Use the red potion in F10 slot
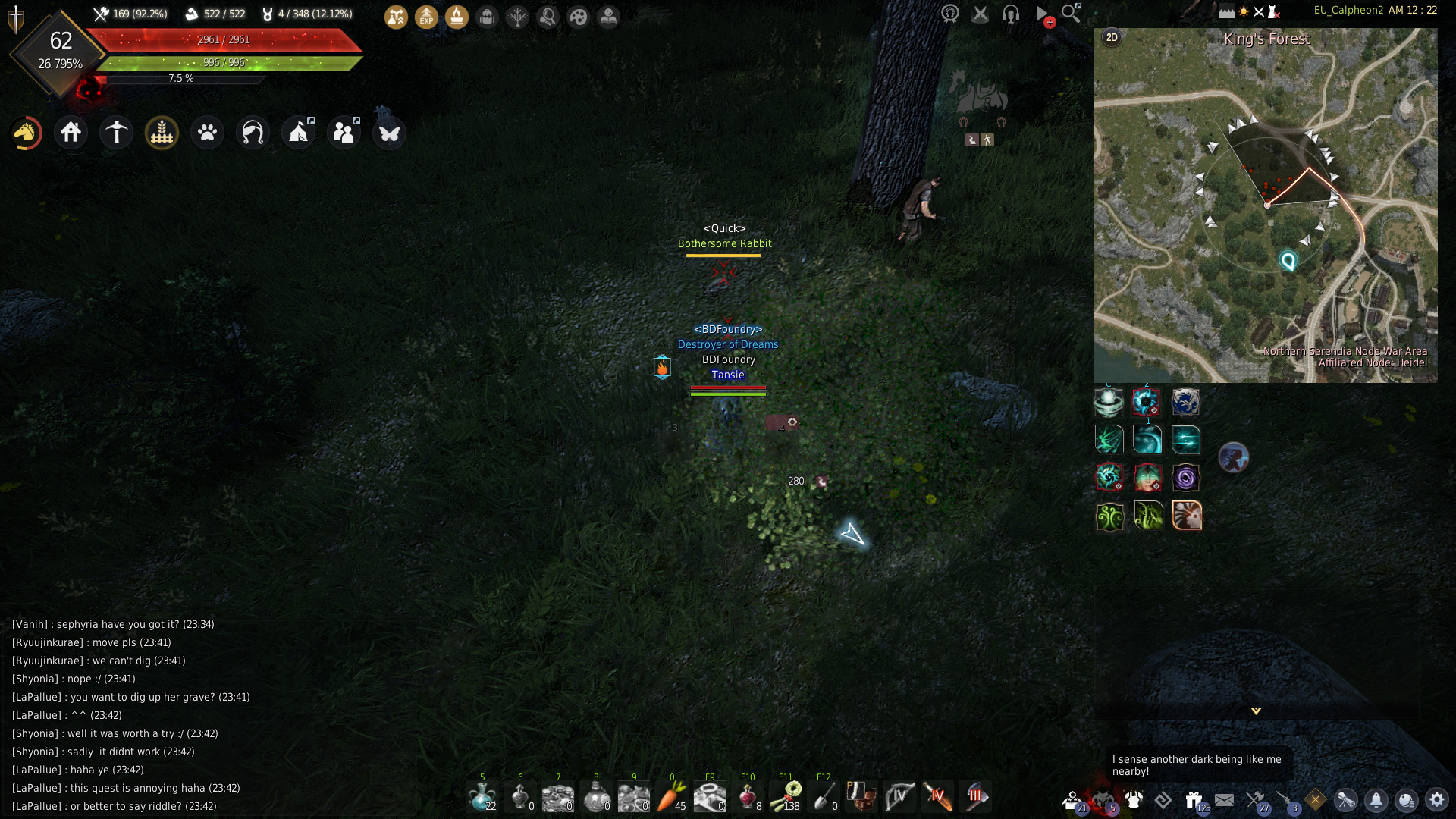The height and width of the screenshot is (819, 1456). click(748, 797)
